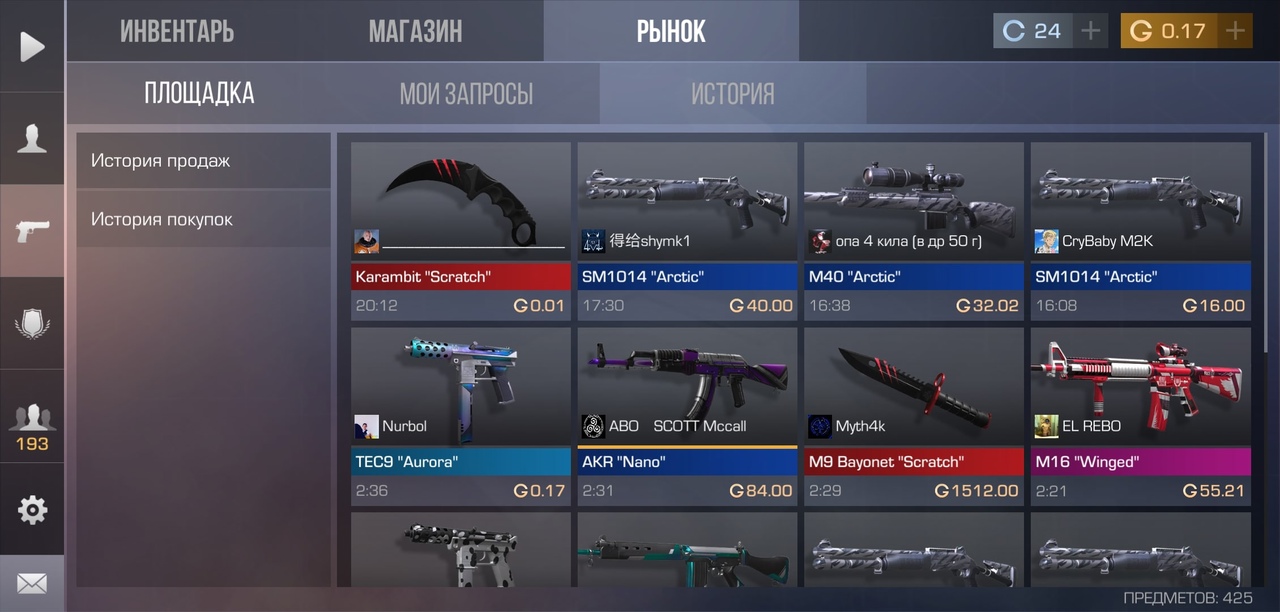Viewport: 1280px width, 612px height.
Task: Select the M16 "Winged" listing
Action: (1141, 416)
